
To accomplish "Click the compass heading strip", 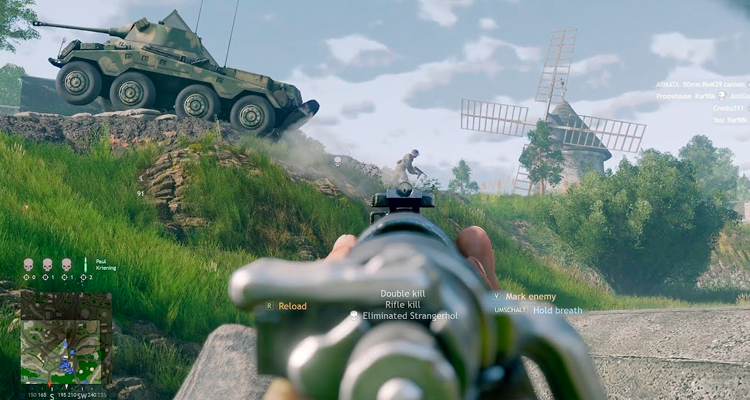I will pyautogui.click(x=66, y=394).
